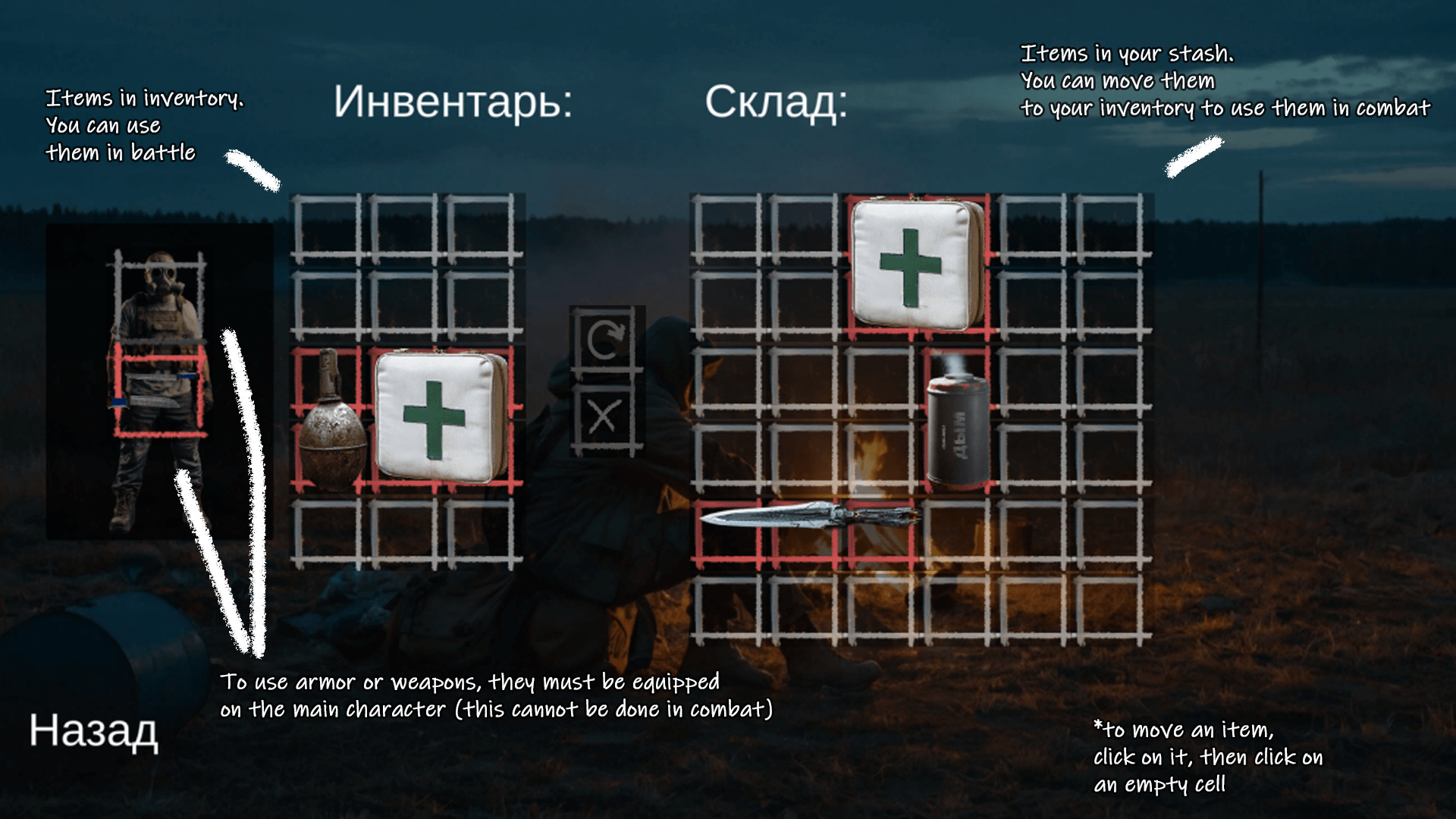This screenshot has width=1456, height=819.
Task: Click the Инвентарь heading
Action: tap(455, 102)
